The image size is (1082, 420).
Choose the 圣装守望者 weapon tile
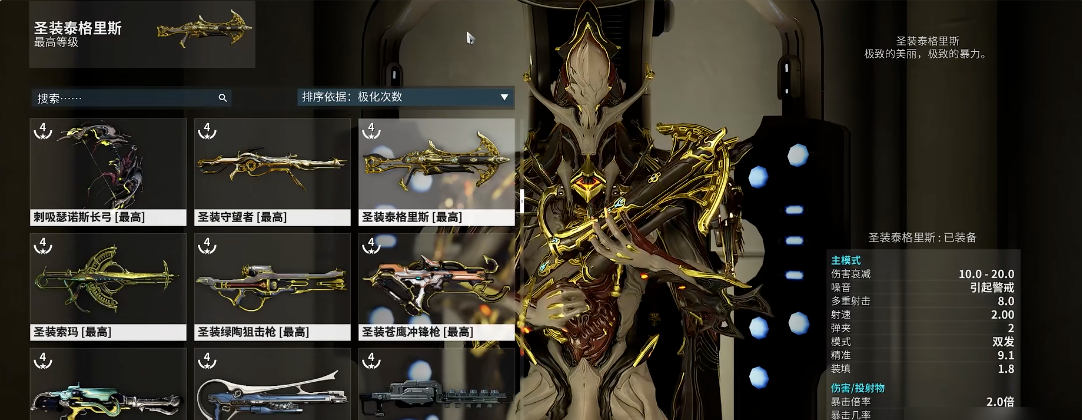[x=272, y=170]
